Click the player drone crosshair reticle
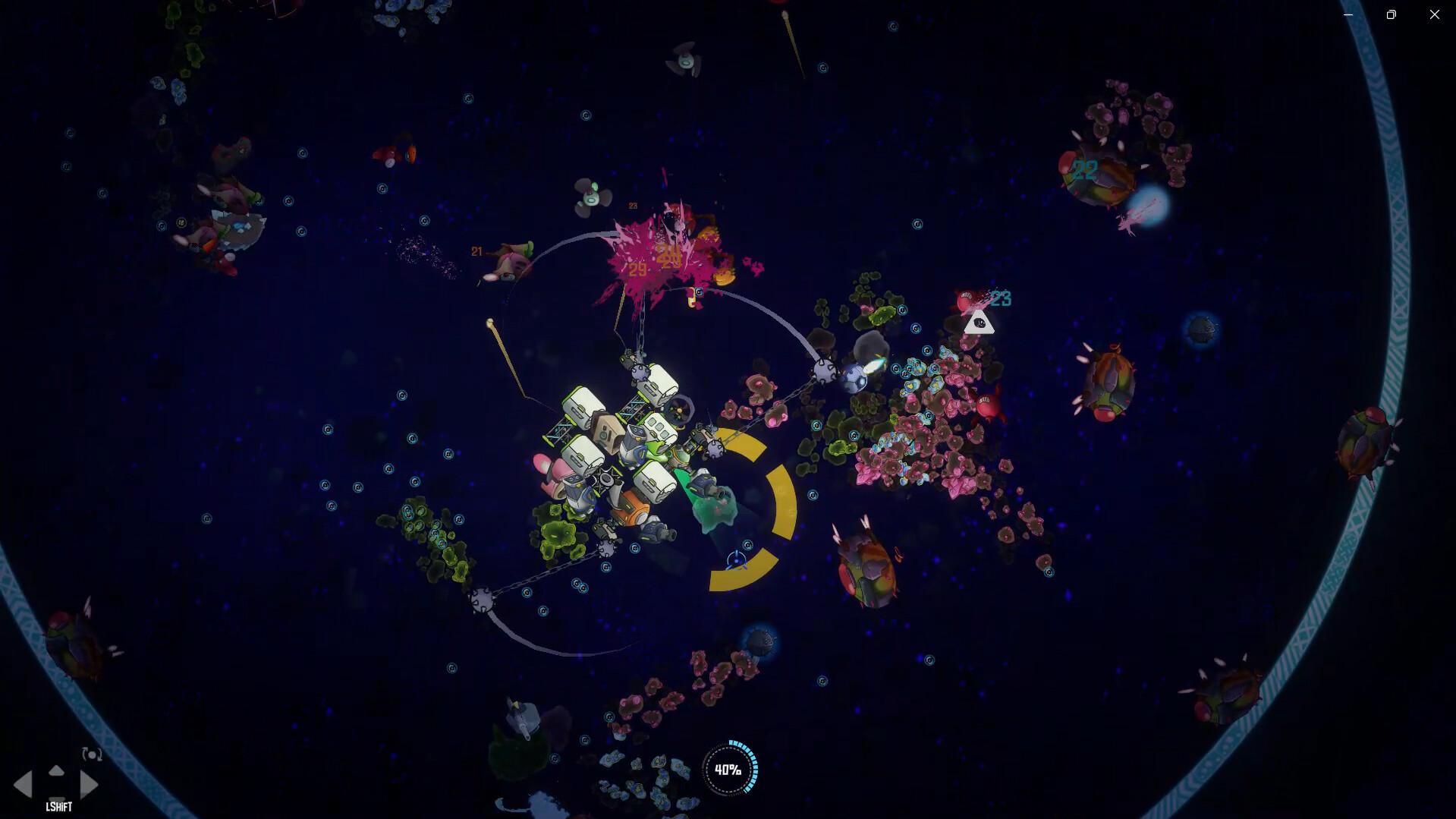This screenshot has height=819, width=1456. pos(737,559)
